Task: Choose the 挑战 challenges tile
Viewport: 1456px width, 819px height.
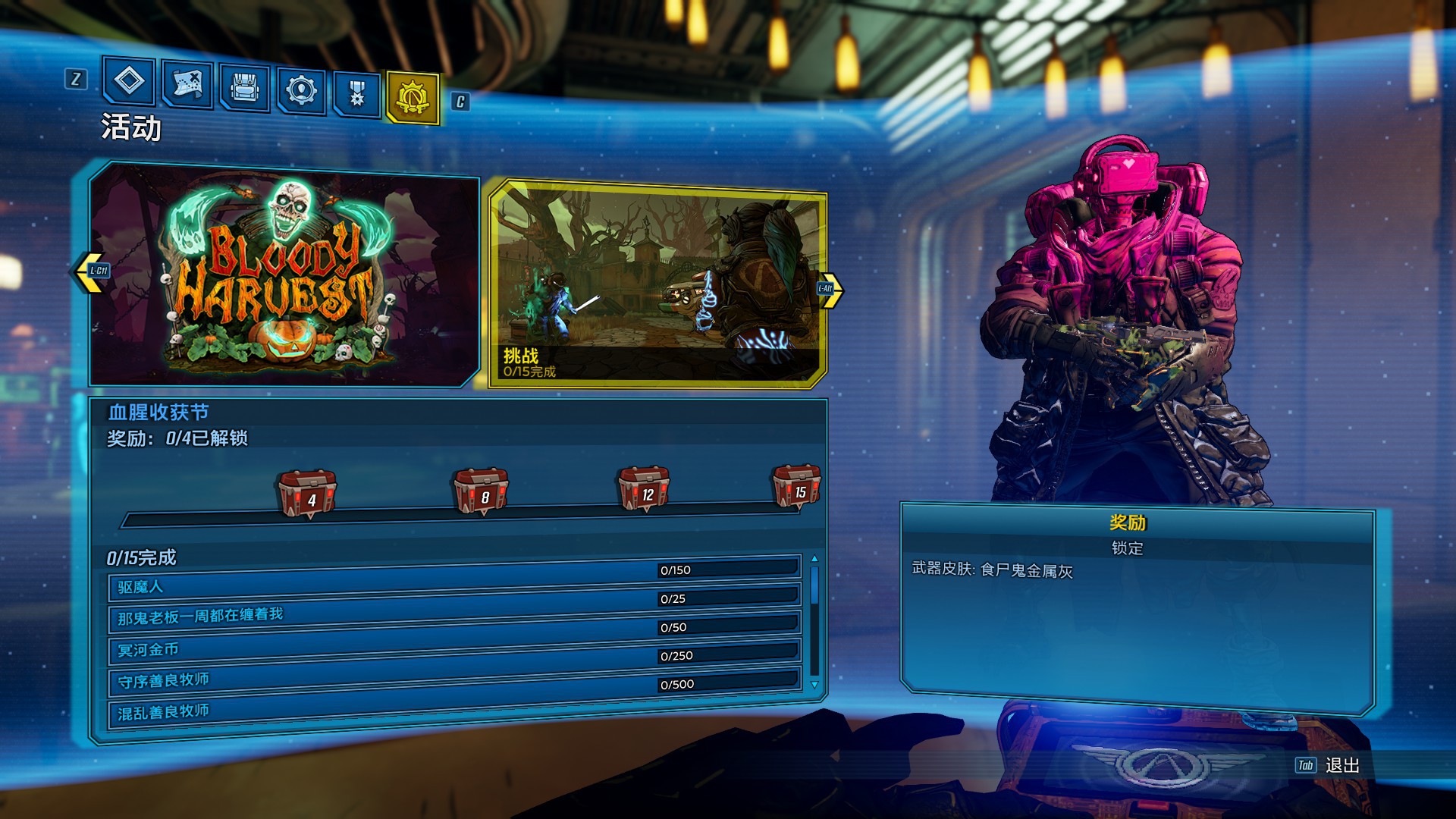Action: point(657,284)
